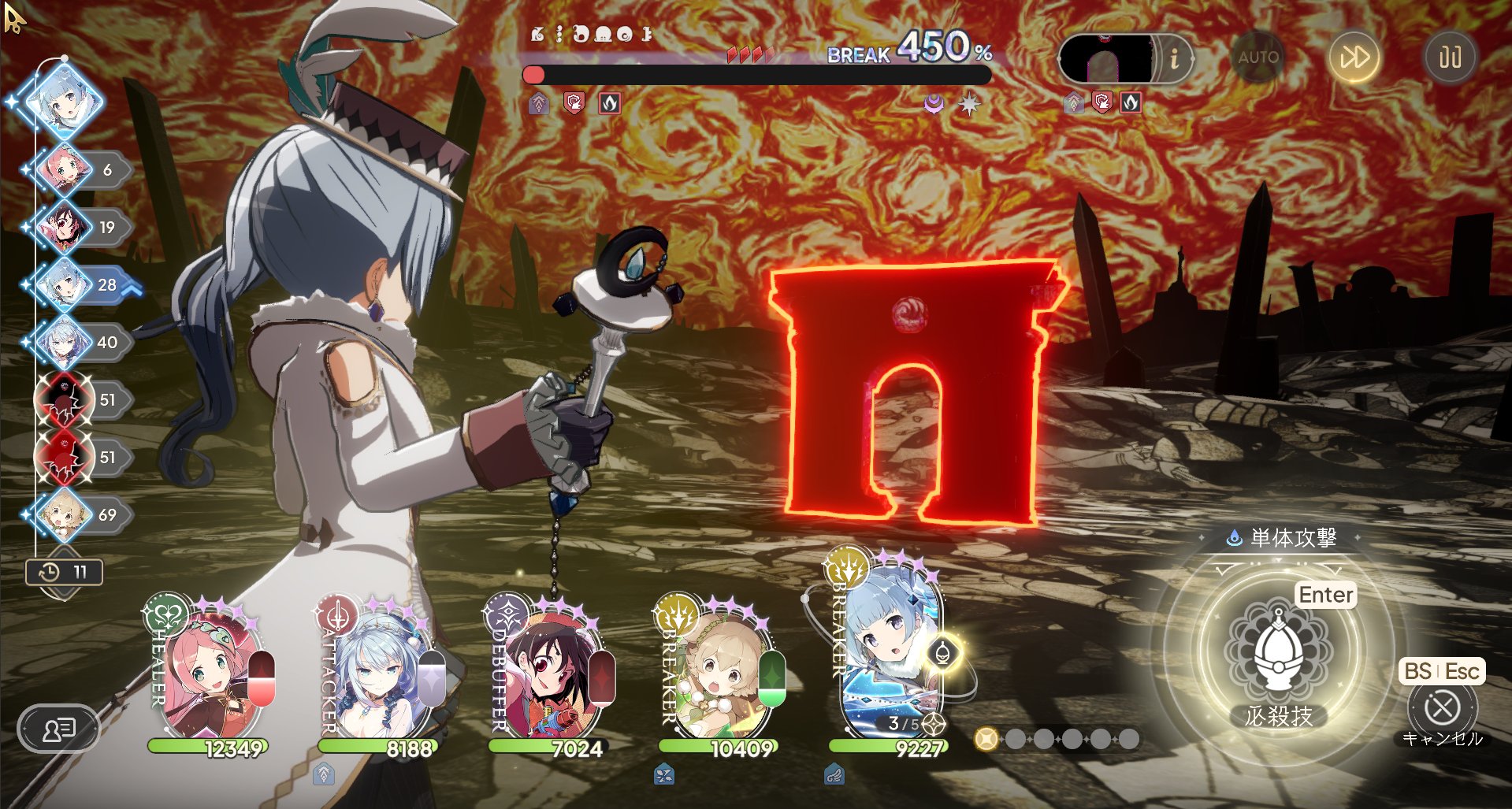
Task: Activate the fast-forward speed button
Action: click(1354, 58)
